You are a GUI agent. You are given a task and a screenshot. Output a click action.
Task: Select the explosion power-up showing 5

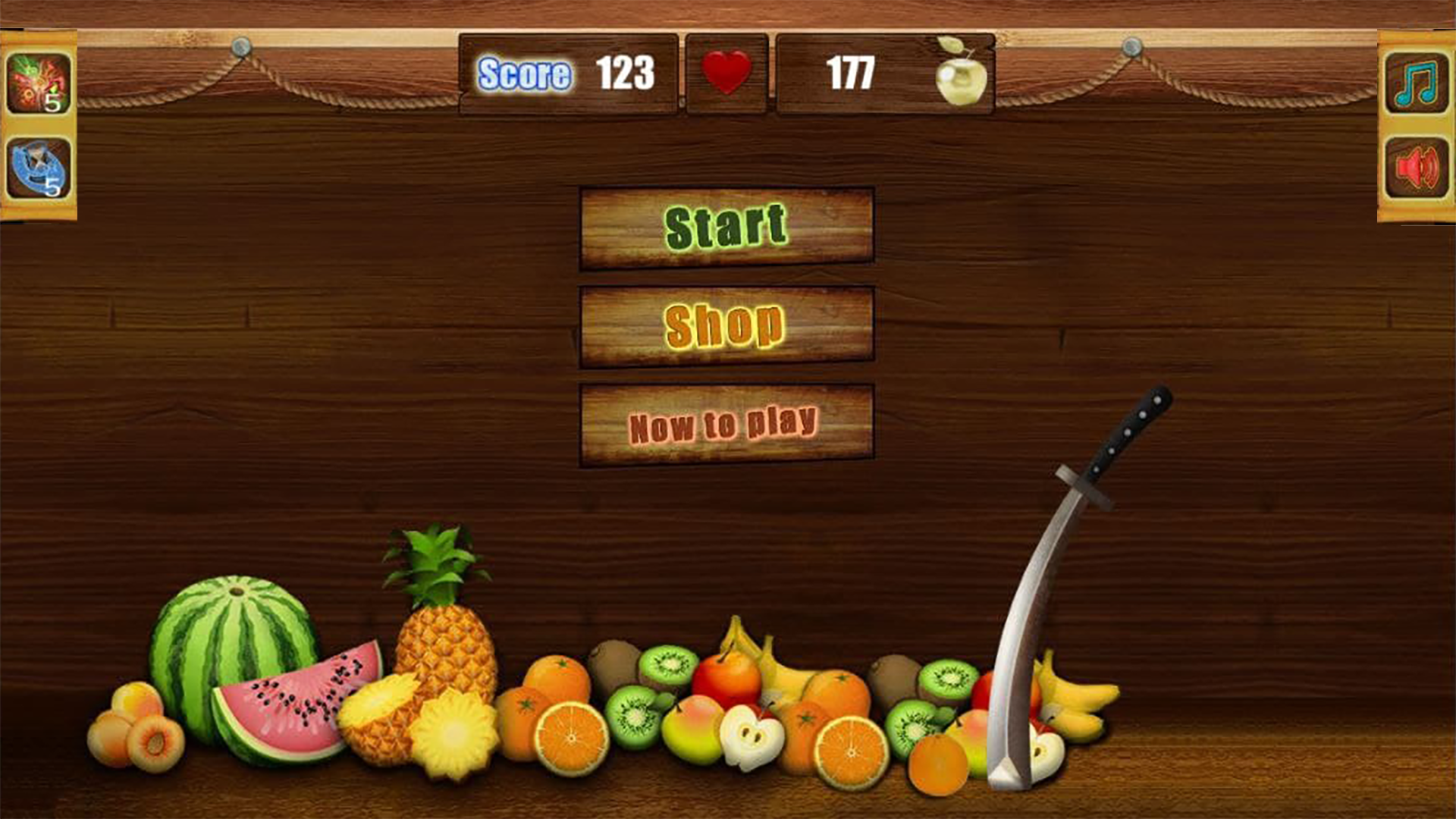[x=38, y=80]
